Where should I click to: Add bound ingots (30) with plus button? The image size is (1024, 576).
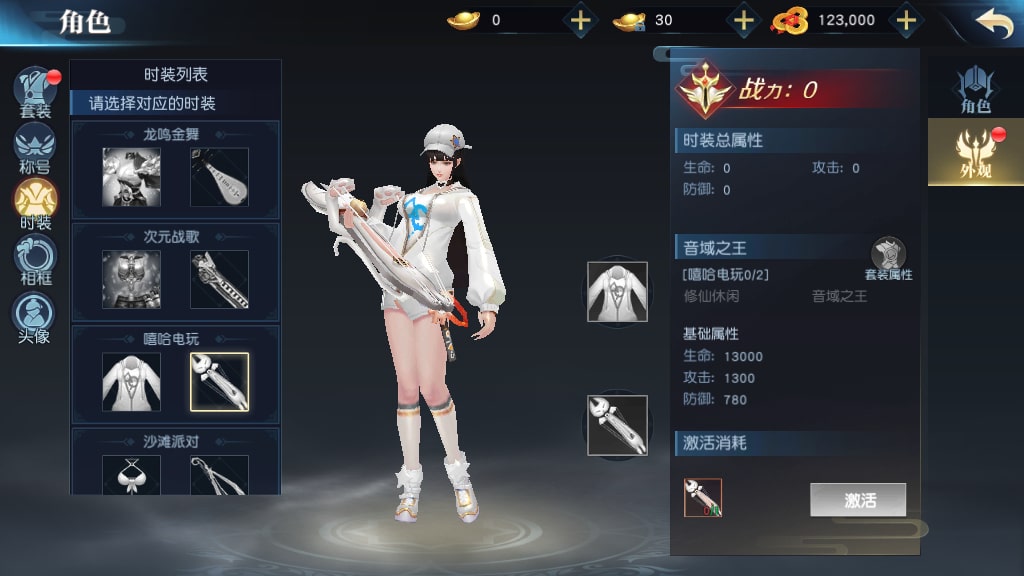743,20
